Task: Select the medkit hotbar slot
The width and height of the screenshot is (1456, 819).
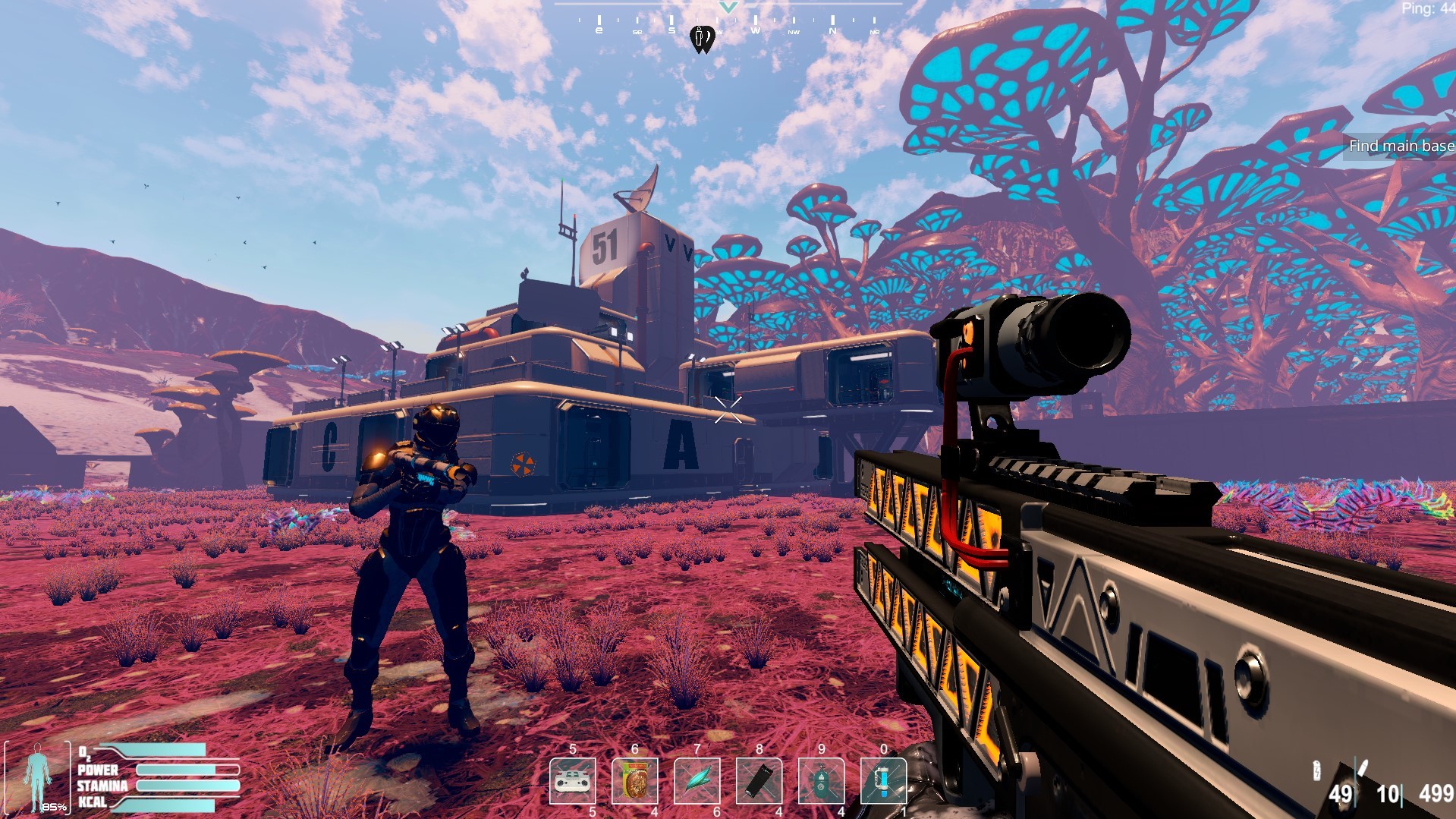Action: [573, 781]
